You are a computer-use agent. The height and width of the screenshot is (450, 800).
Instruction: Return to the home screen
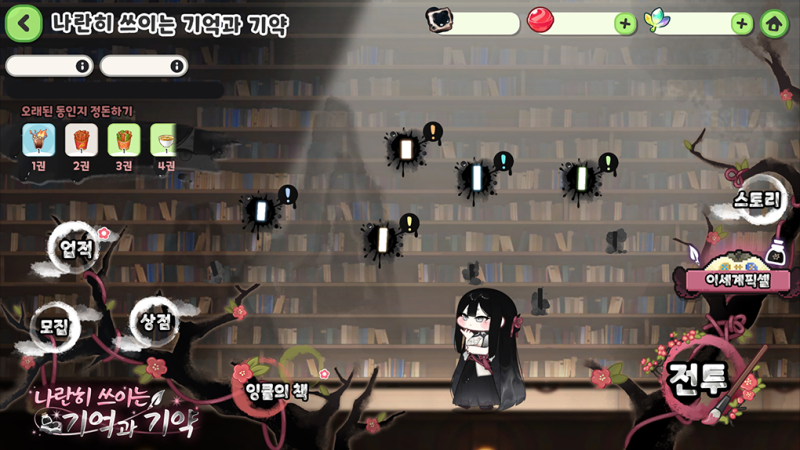pos(772,23)
